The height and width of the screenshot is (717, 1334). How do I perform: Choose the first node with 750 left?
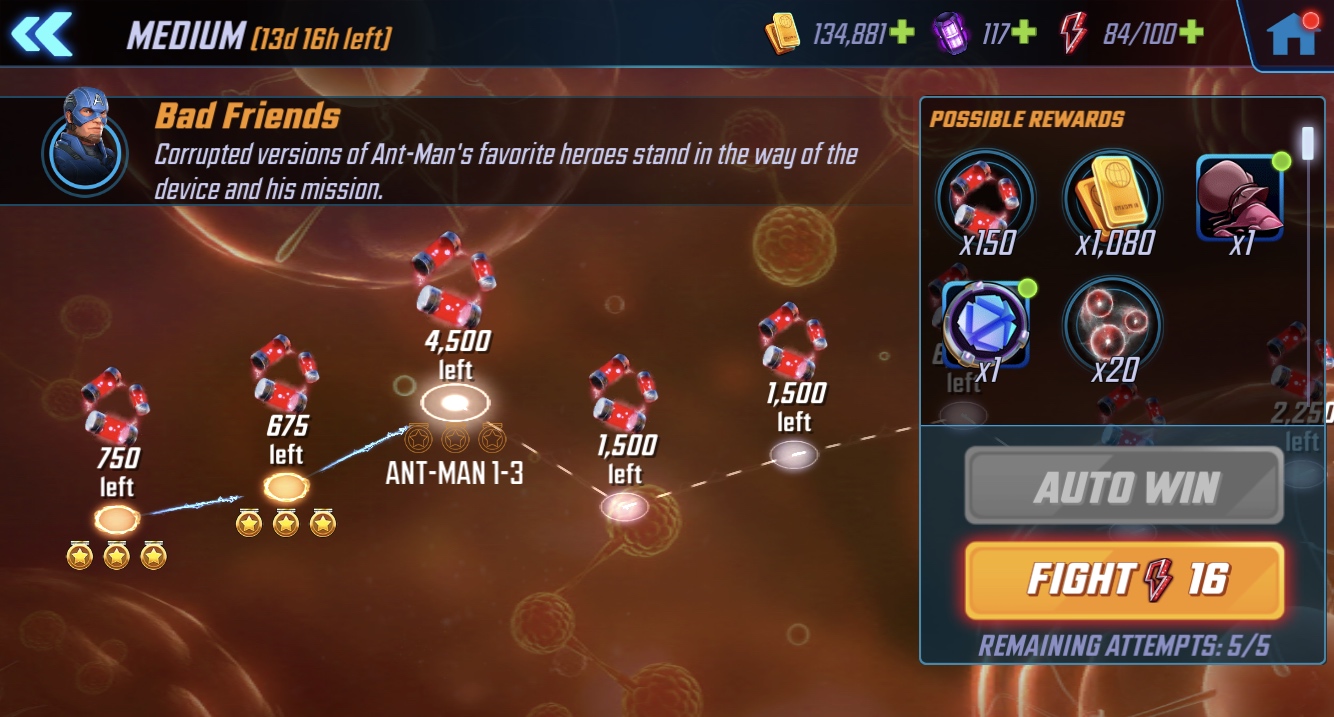point(116,519)
